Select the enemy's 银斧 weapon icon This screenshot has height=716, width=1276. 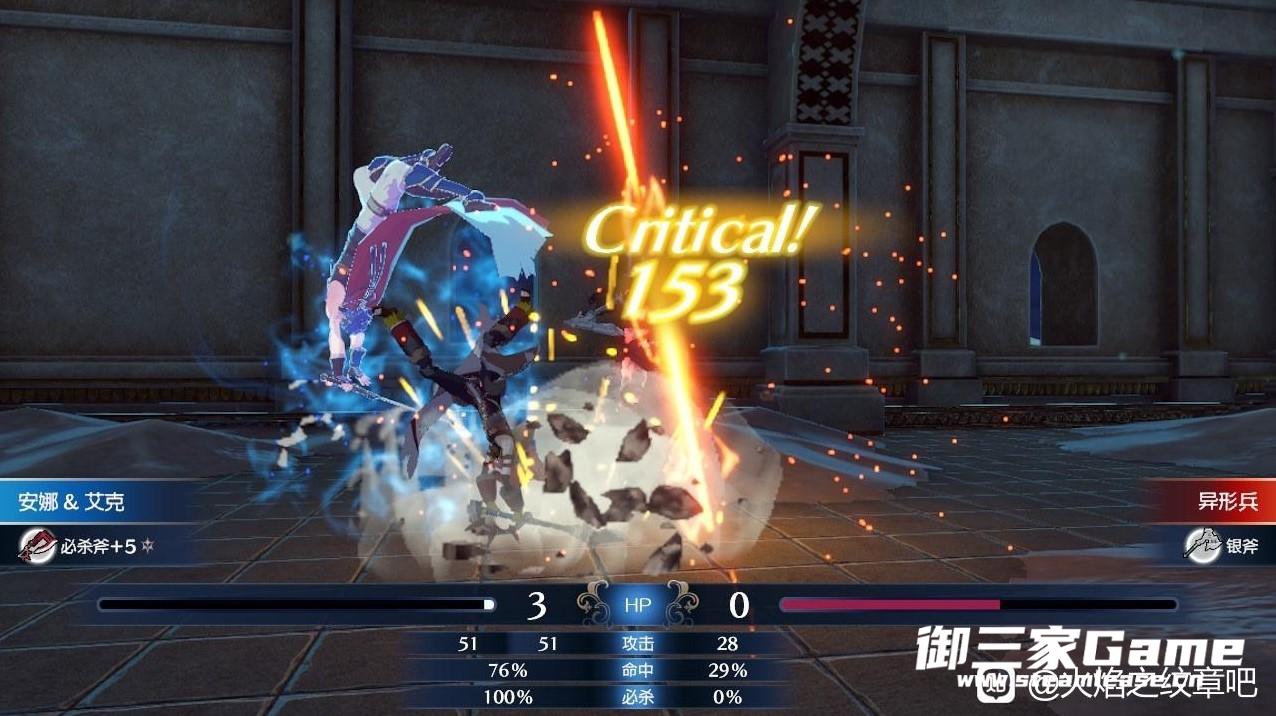click(x=1202, y=545)
